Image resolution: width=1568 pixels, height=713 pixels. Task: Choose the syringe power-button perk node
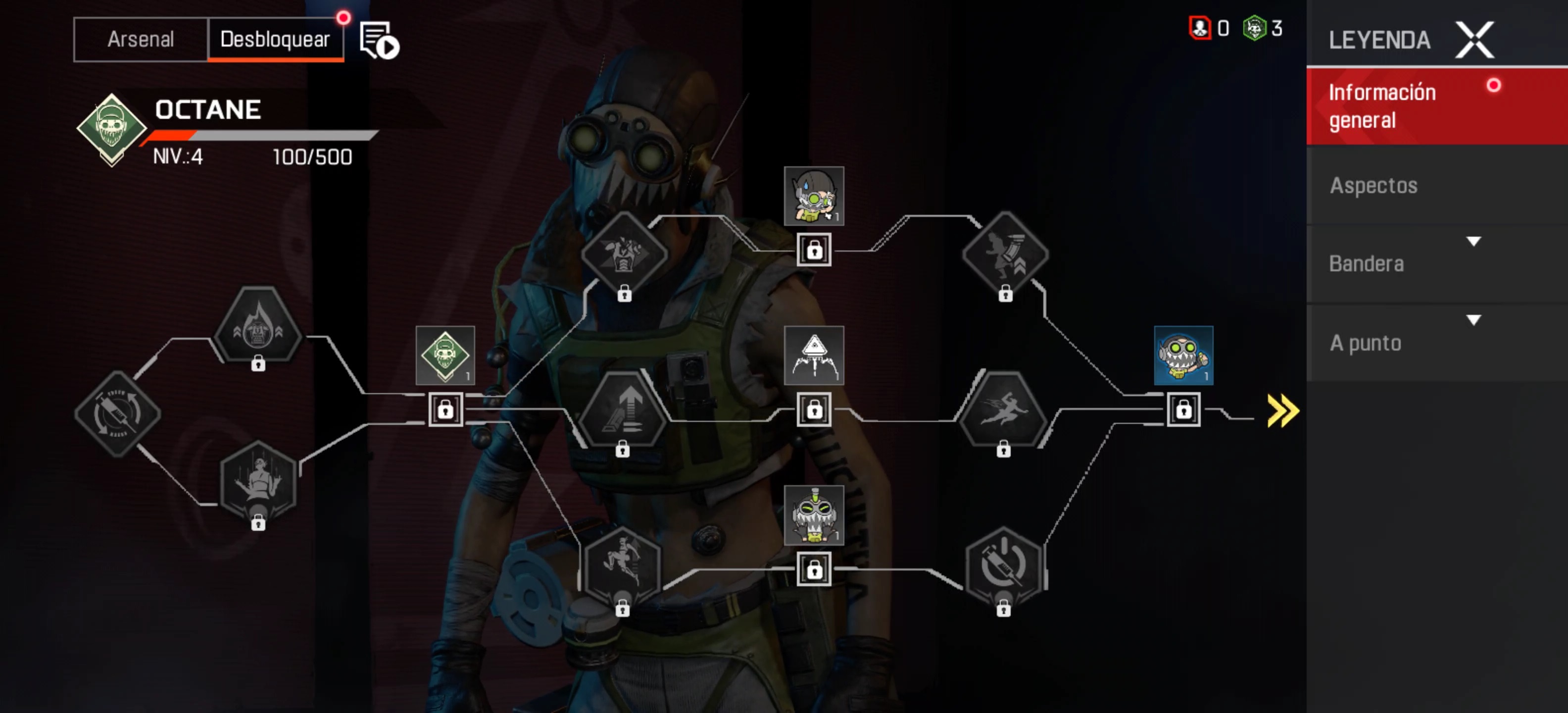(1004, 567)
